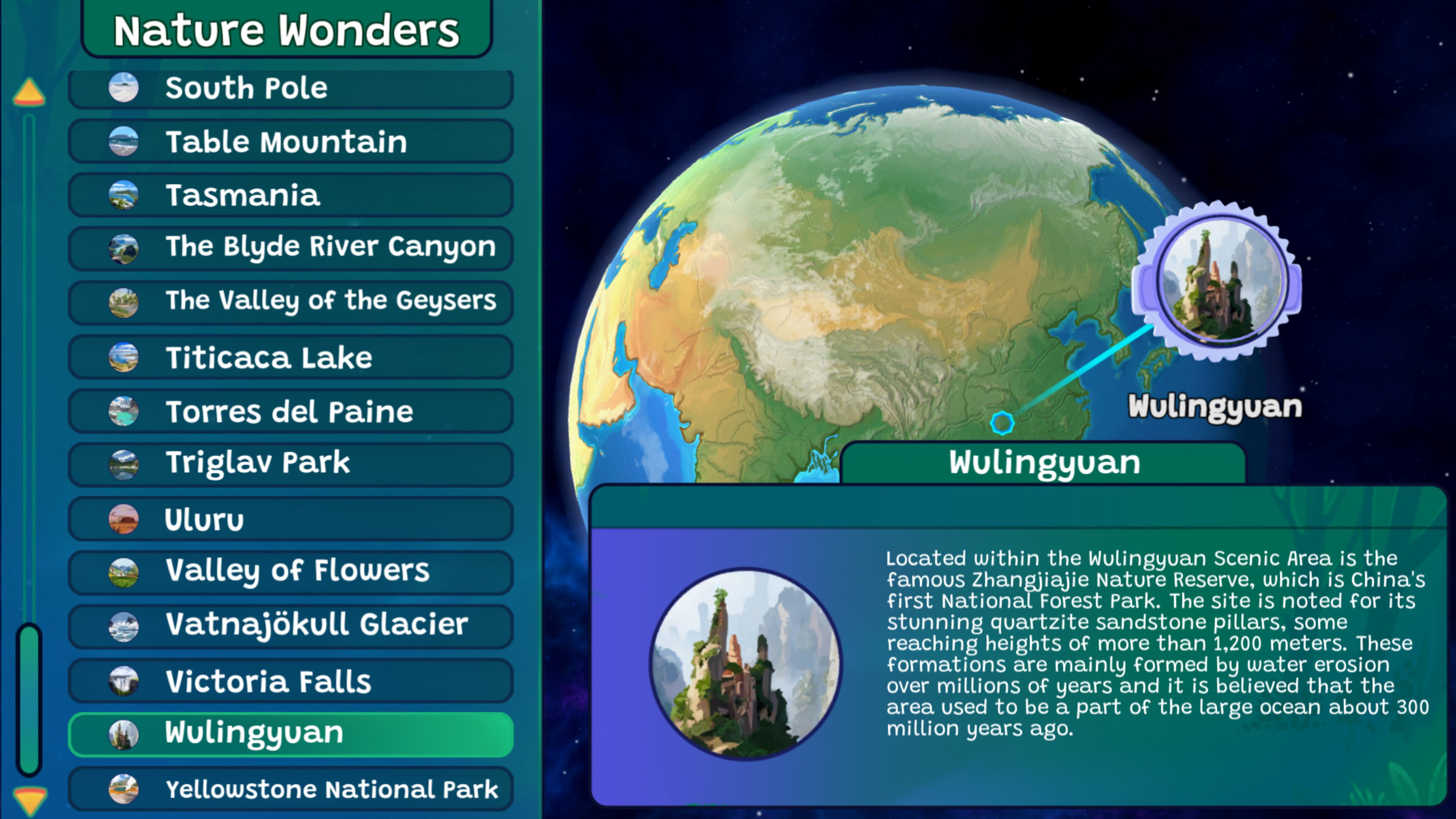Open Yellowstone National Park
Screen dimensions: 1456x819
pos(290,789)
